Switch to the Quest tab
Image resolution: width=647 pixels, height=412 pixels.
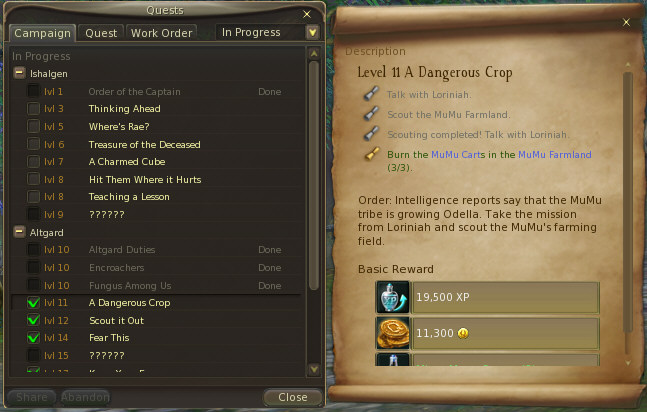[101, 32]
